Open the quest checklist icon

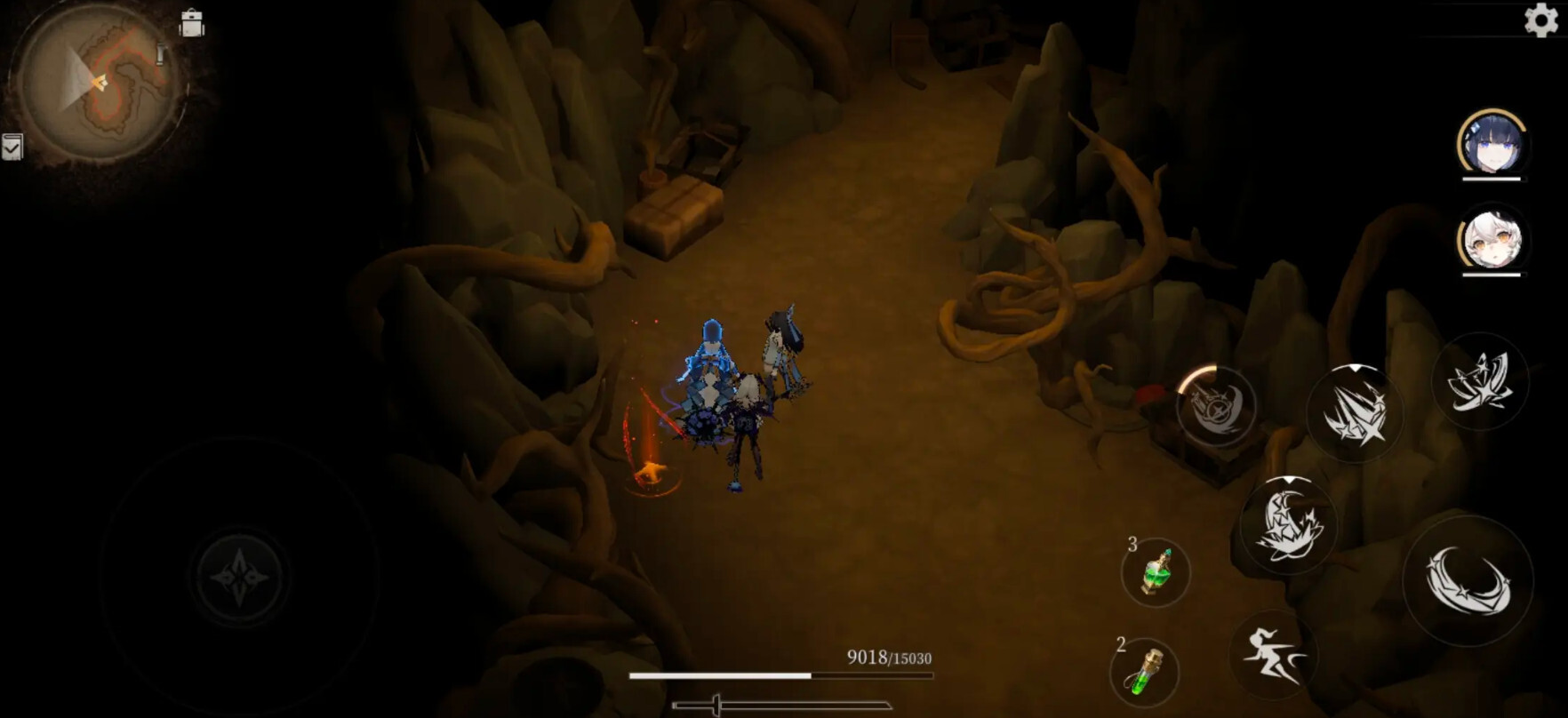click(x=12, y=147)
